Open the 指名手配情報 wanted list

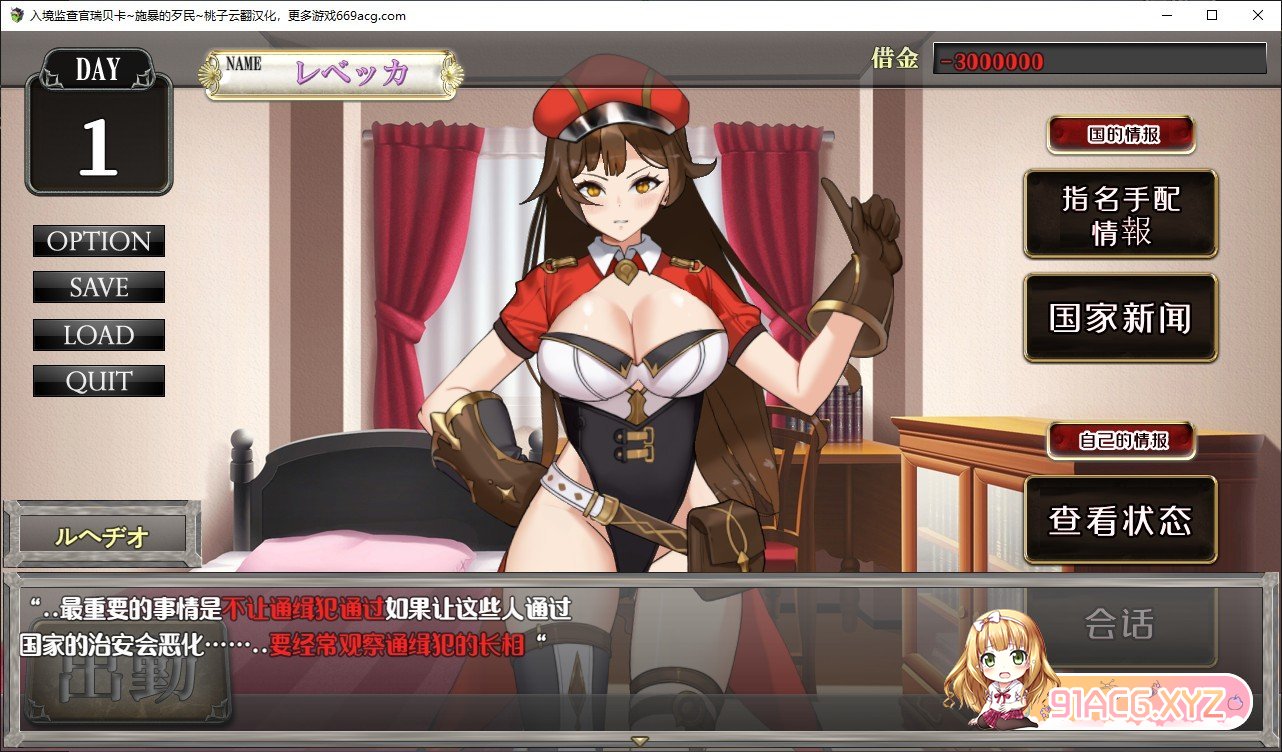click(x=1120, y=214)
